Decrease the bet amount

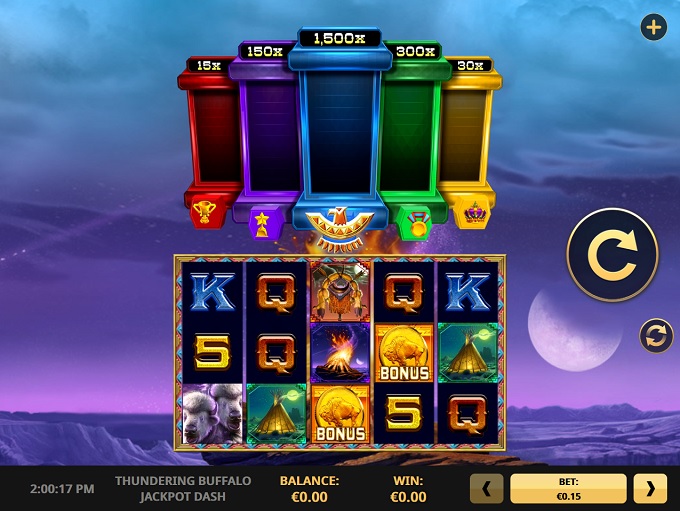(487, 488)
